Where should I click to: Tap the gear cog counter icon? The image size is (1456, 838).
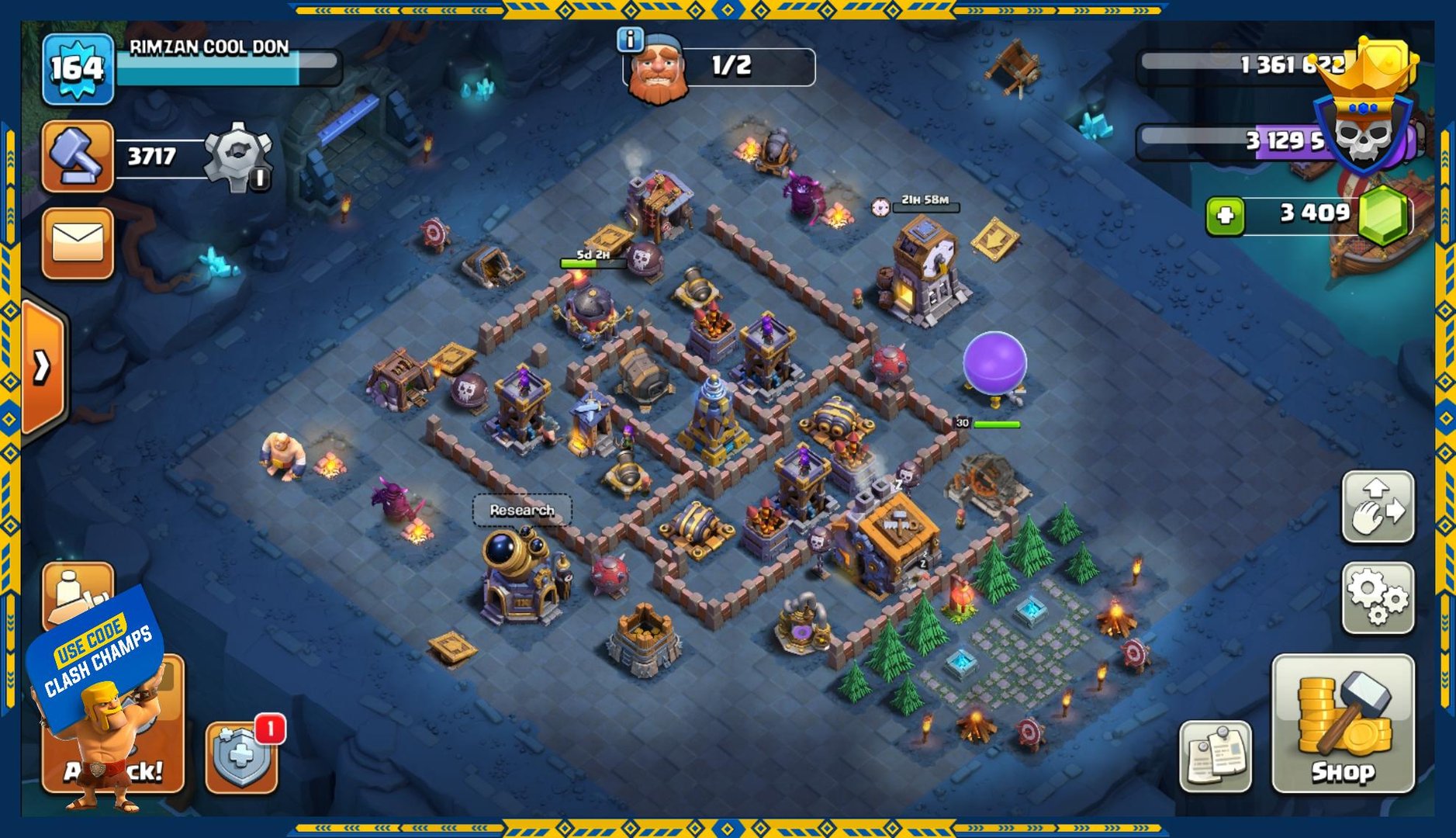[237, 156]
